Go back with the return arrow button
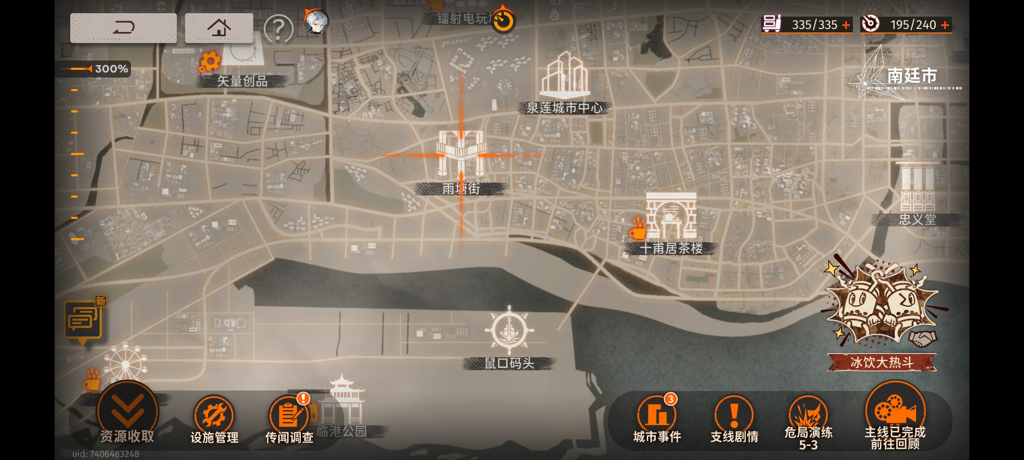Screen dimensions: 1024x460 point(123,27)
